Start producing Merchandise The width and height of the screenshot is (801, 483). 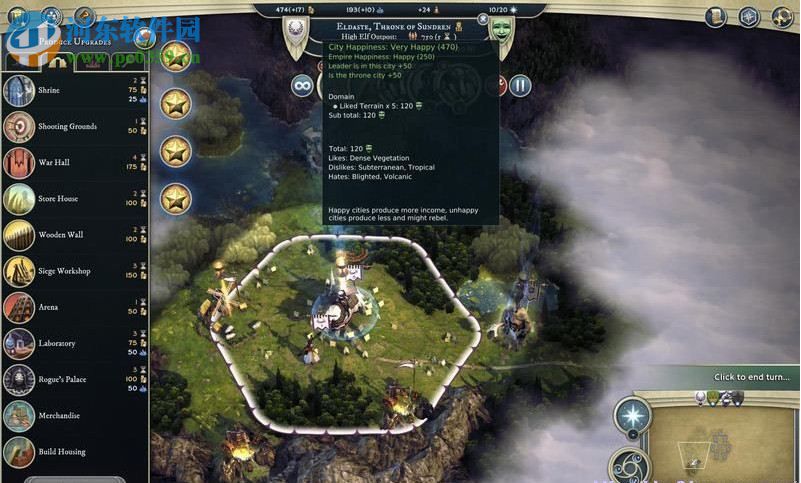pos(75,415)
